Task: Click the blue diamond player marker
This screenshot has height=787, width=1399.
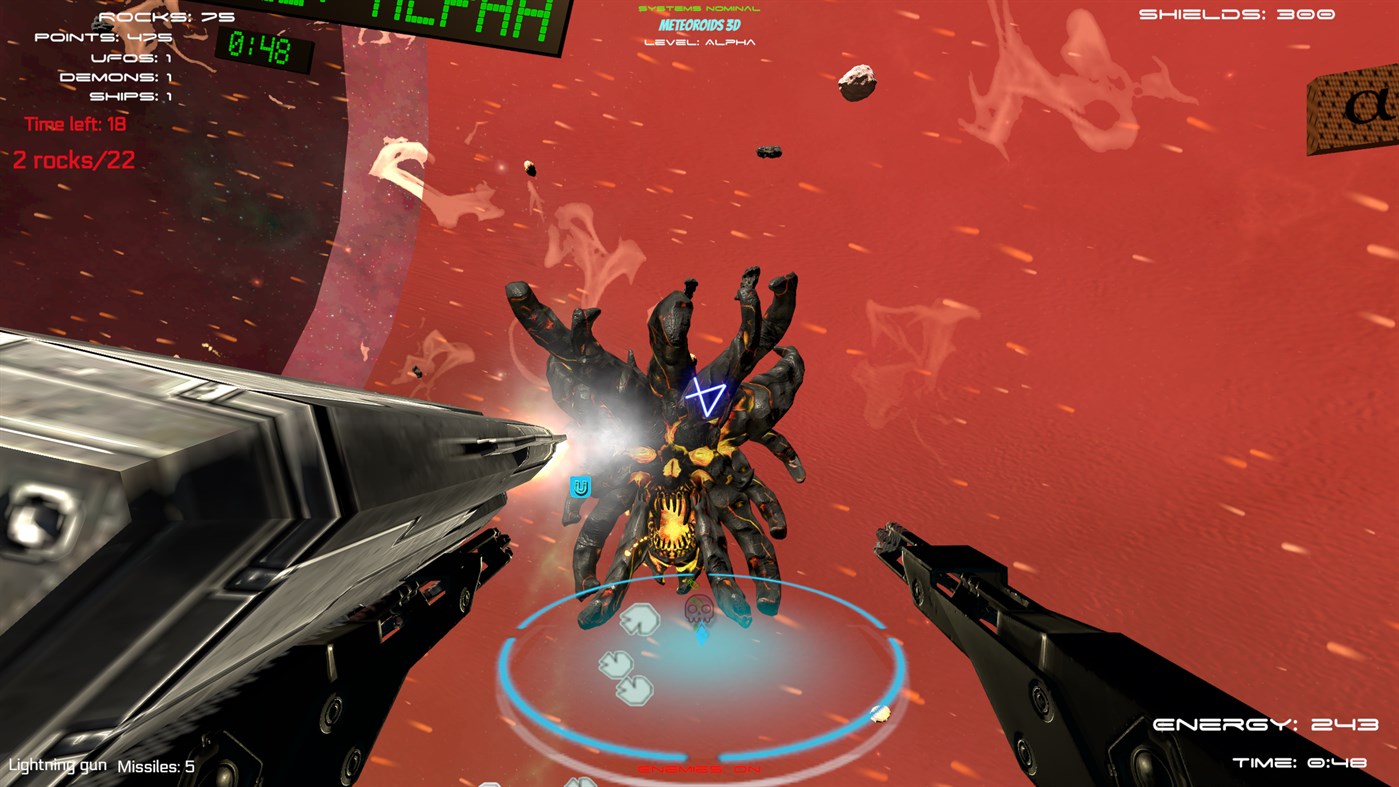Action: click(x=702, y=636)
